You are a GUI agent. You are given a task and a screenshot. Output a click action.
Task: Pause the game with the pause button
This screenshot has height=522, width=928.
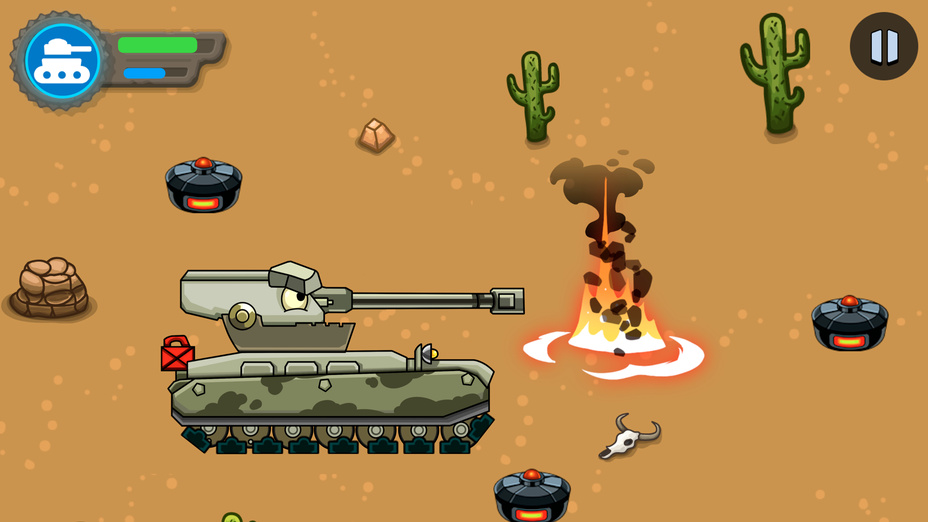point(884,47)
